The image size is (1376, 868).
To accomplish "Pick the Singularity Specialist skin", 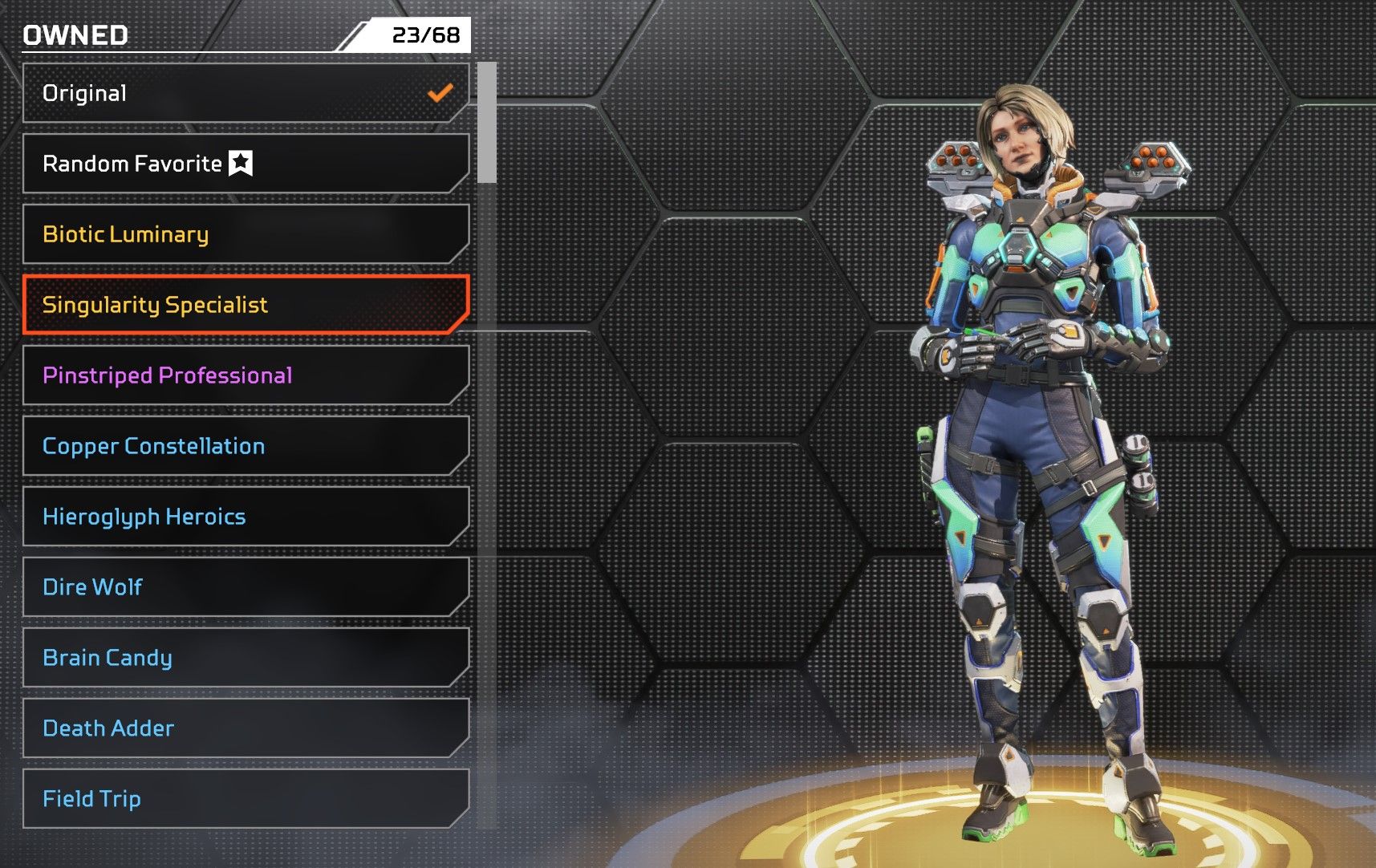I will (x=245, y=305).
